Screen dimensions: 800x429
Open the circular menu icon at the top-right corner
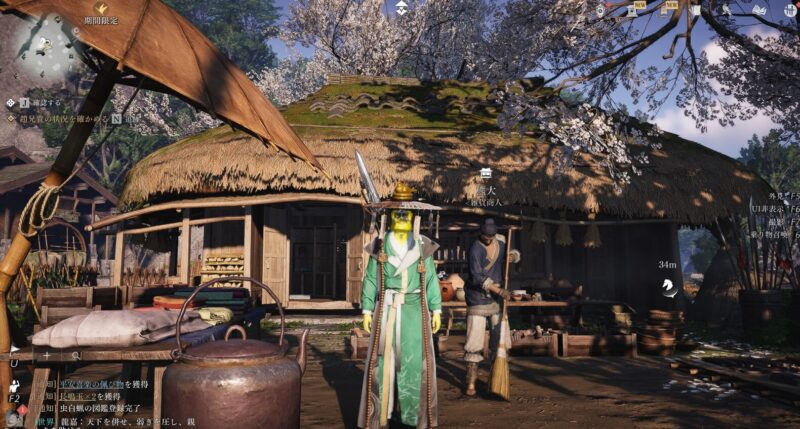point(788,10)
